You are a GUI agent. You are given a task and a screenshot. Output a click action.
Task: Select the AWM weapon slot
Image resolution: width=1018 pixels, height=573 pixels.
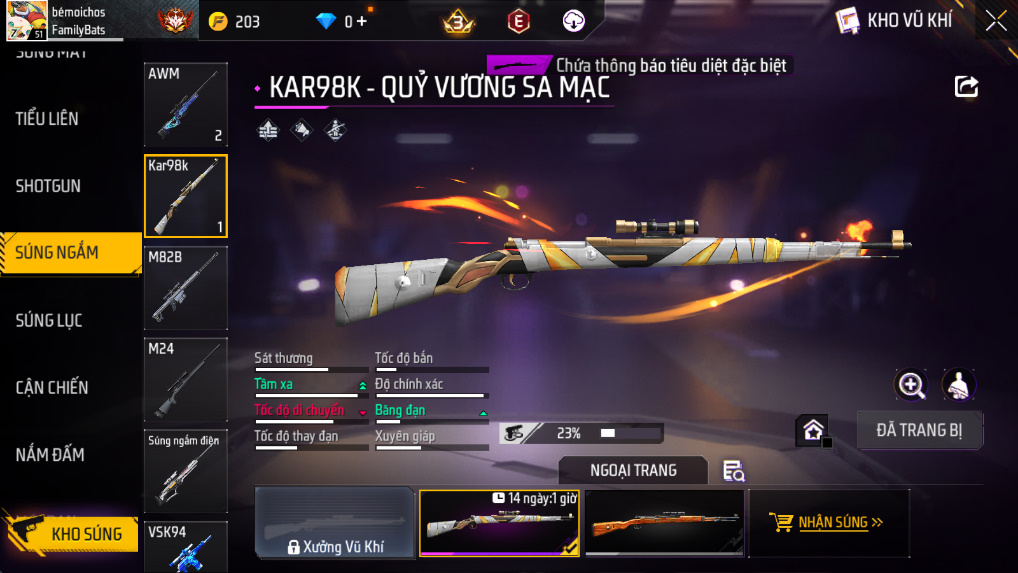tap(186, 105)
